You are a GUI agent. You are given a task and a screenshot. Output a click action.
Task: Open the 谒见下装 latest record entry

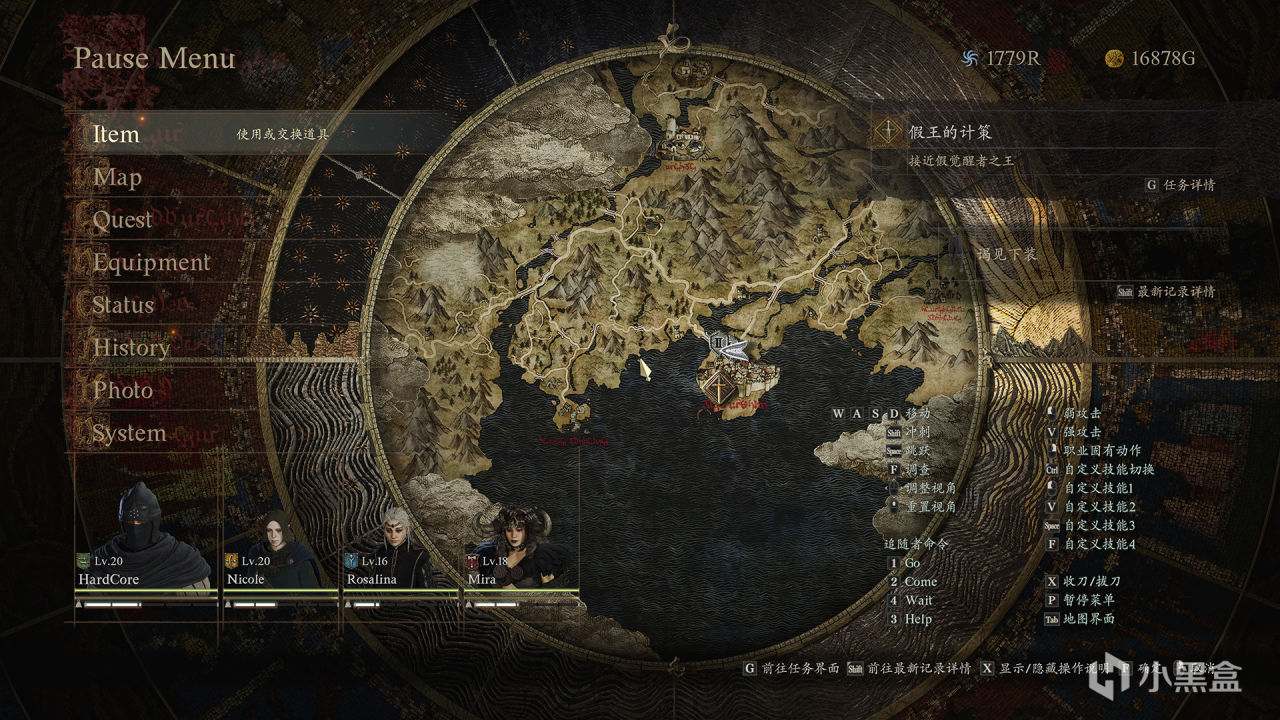[x=1006, y=255]
